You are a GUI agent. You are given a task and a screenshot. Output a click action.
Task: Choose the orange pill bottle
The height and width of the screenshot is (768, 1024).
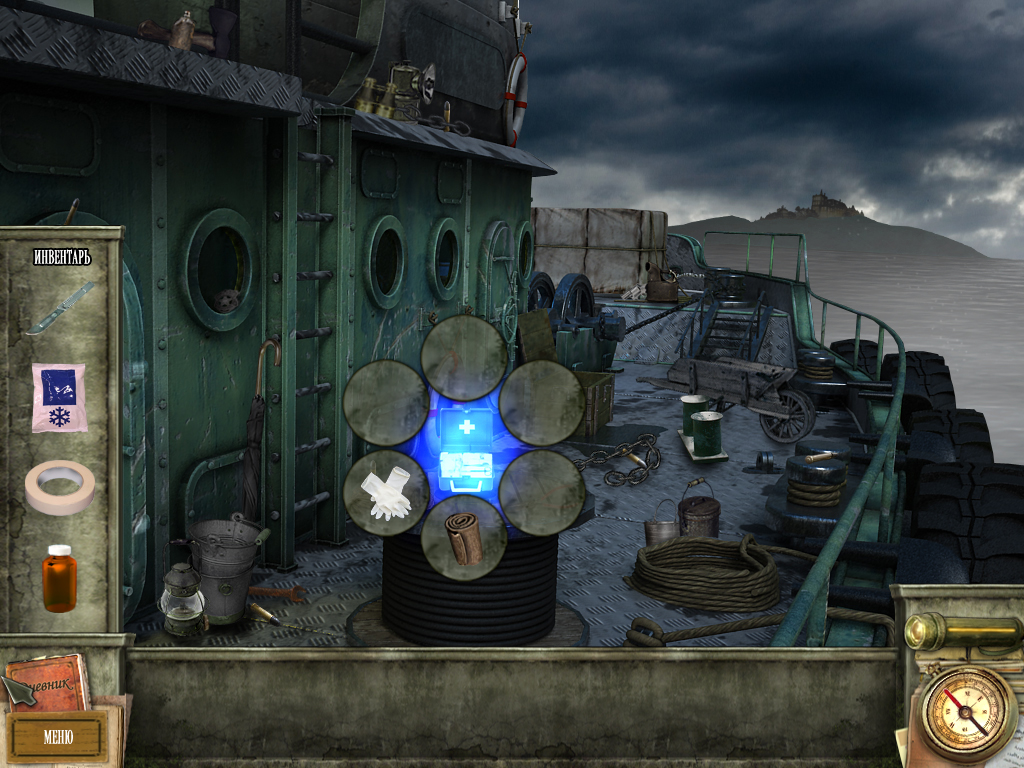[x=59, y=578]
